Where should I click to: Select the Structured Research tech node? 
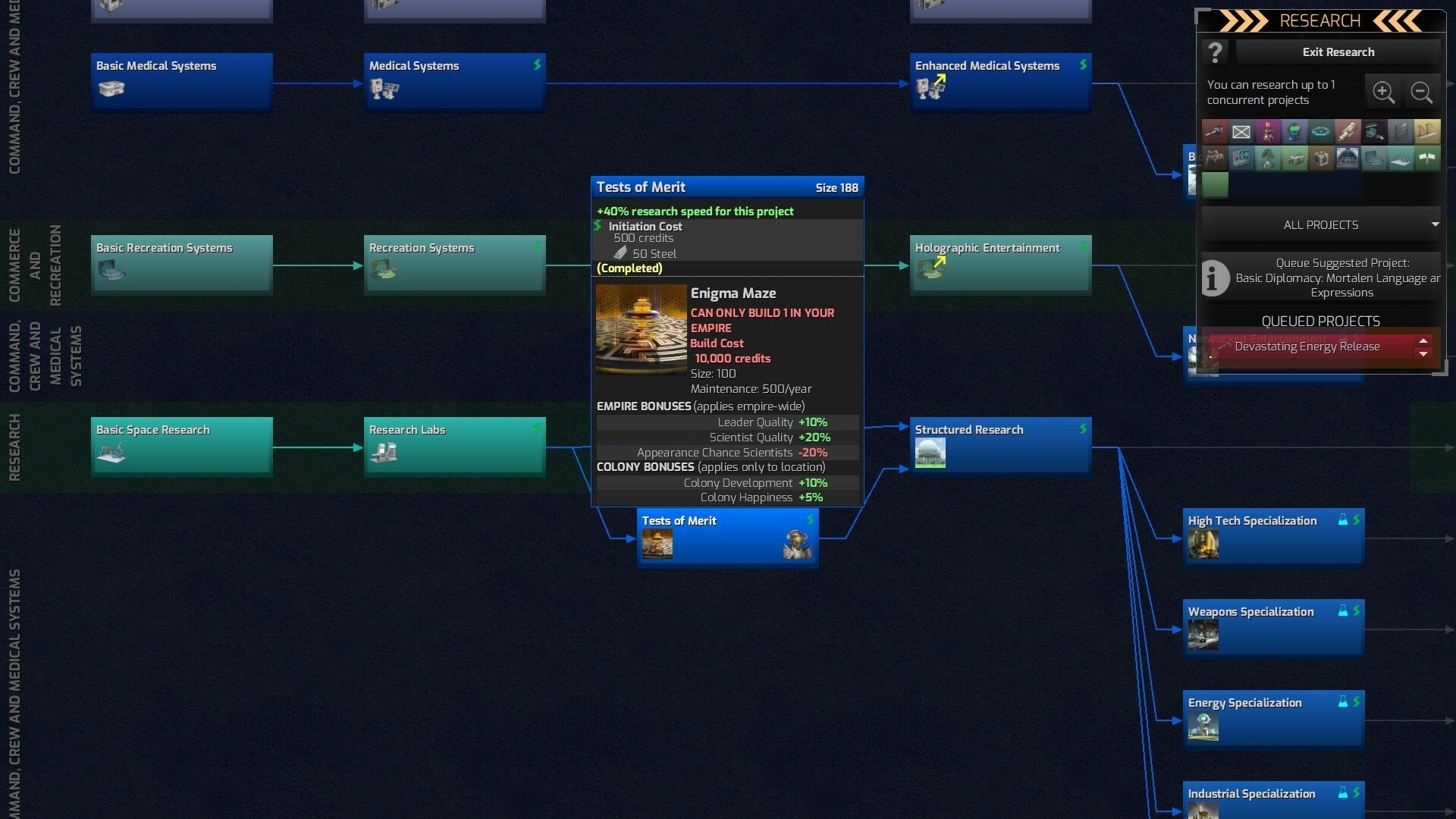point(1000,444)
